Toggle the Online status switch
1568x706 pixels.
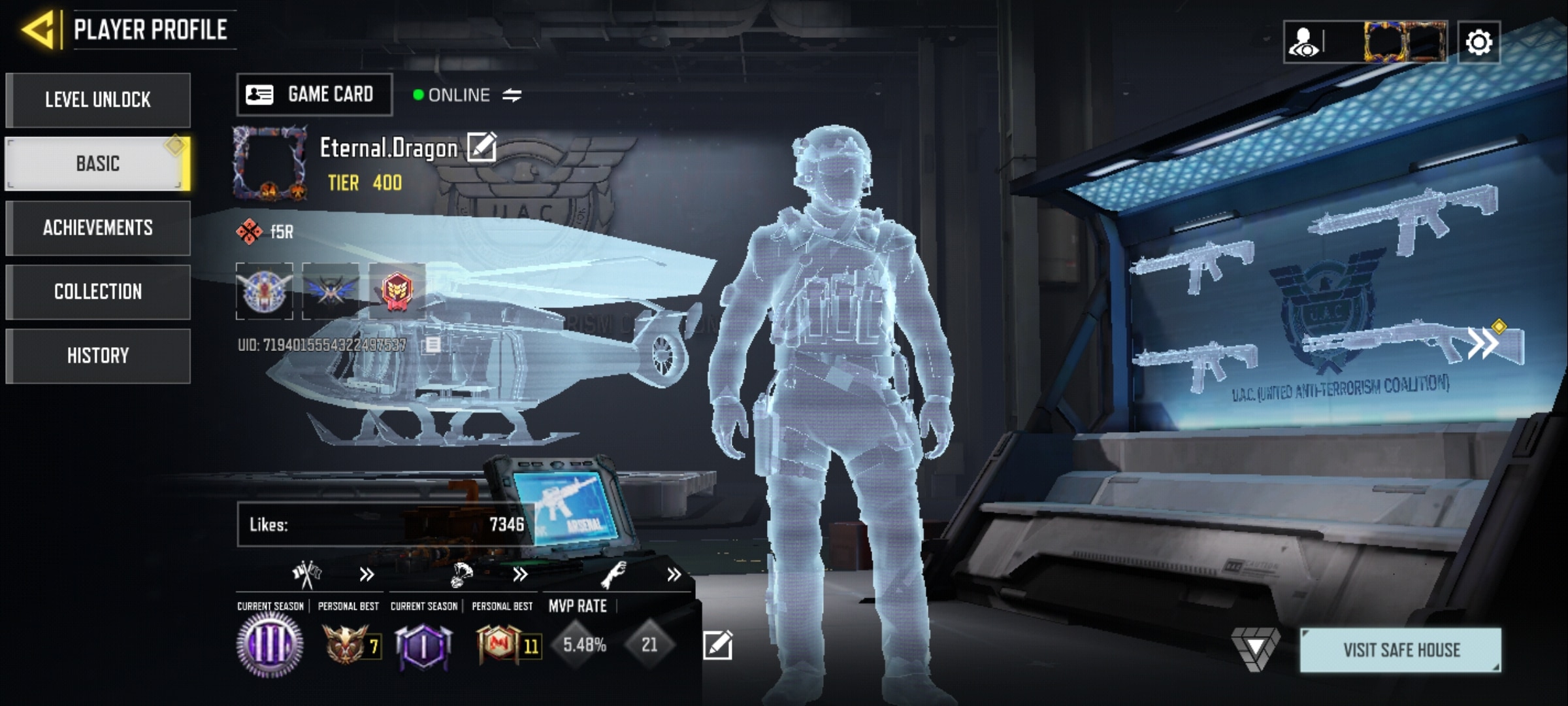pos(512,95)
